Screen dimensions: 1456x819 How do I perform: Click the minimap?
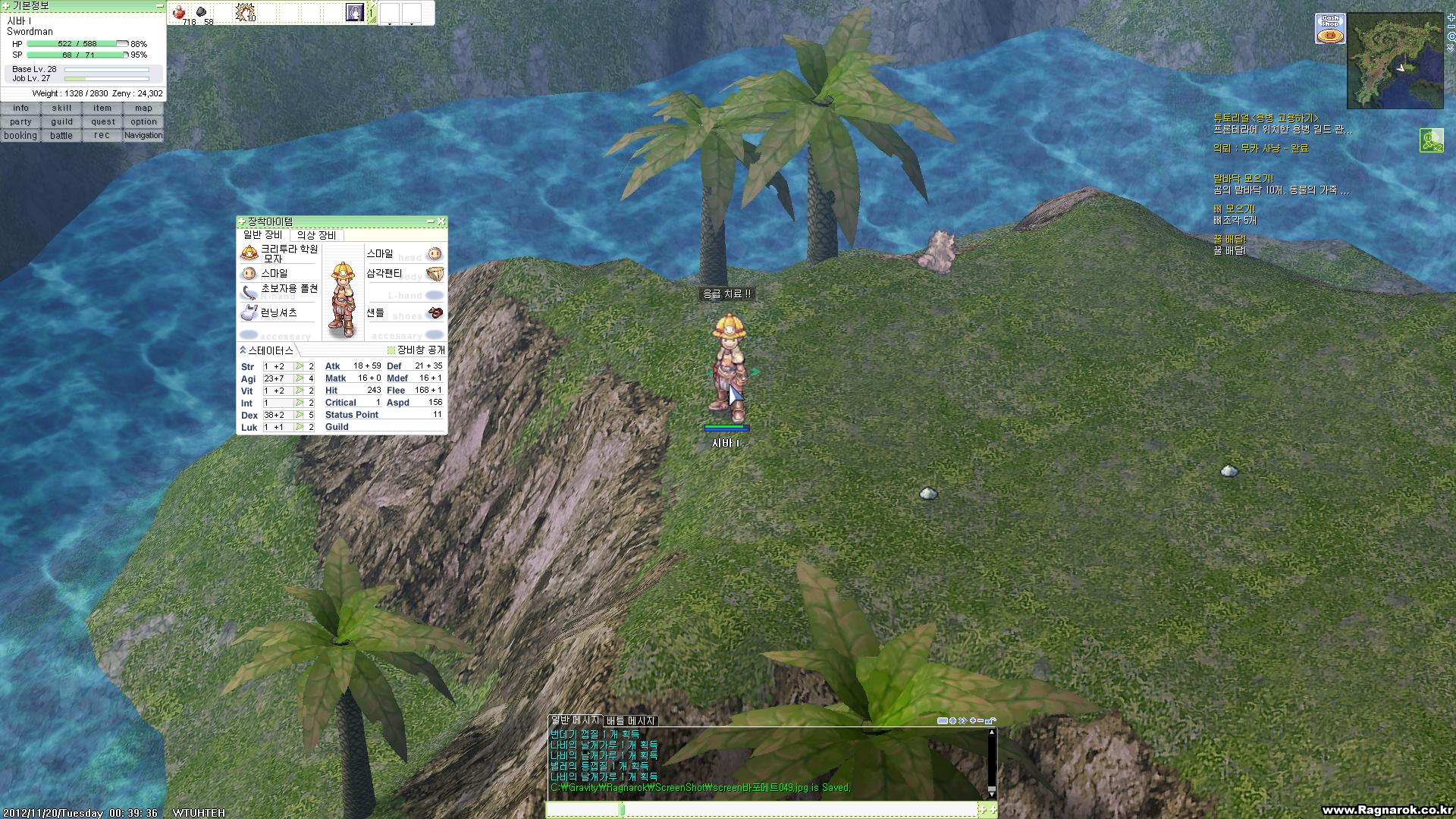coord(1395,61)
